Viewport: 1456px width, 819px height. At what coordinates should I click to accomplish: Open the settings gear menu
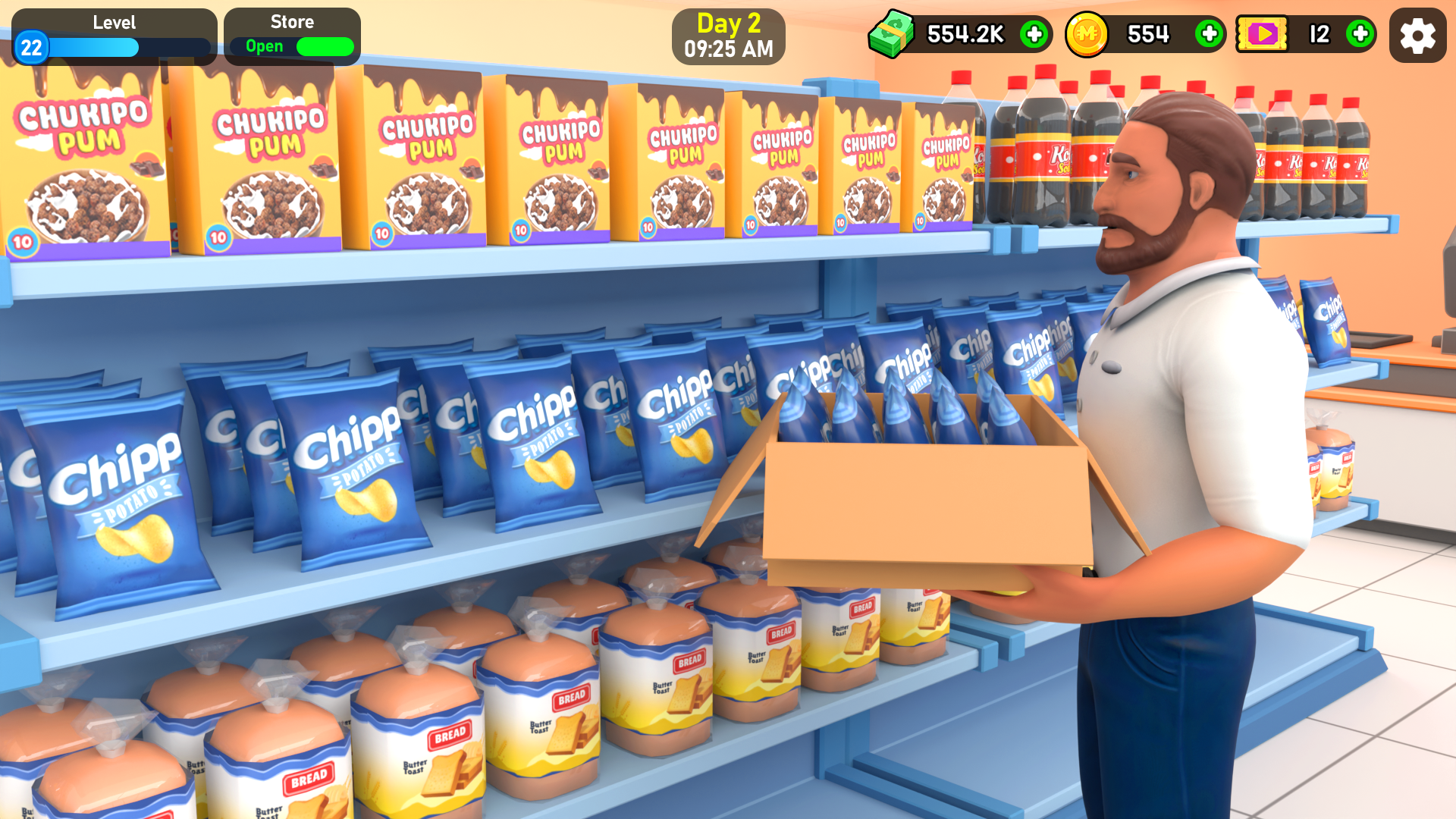click(1417, 35)
